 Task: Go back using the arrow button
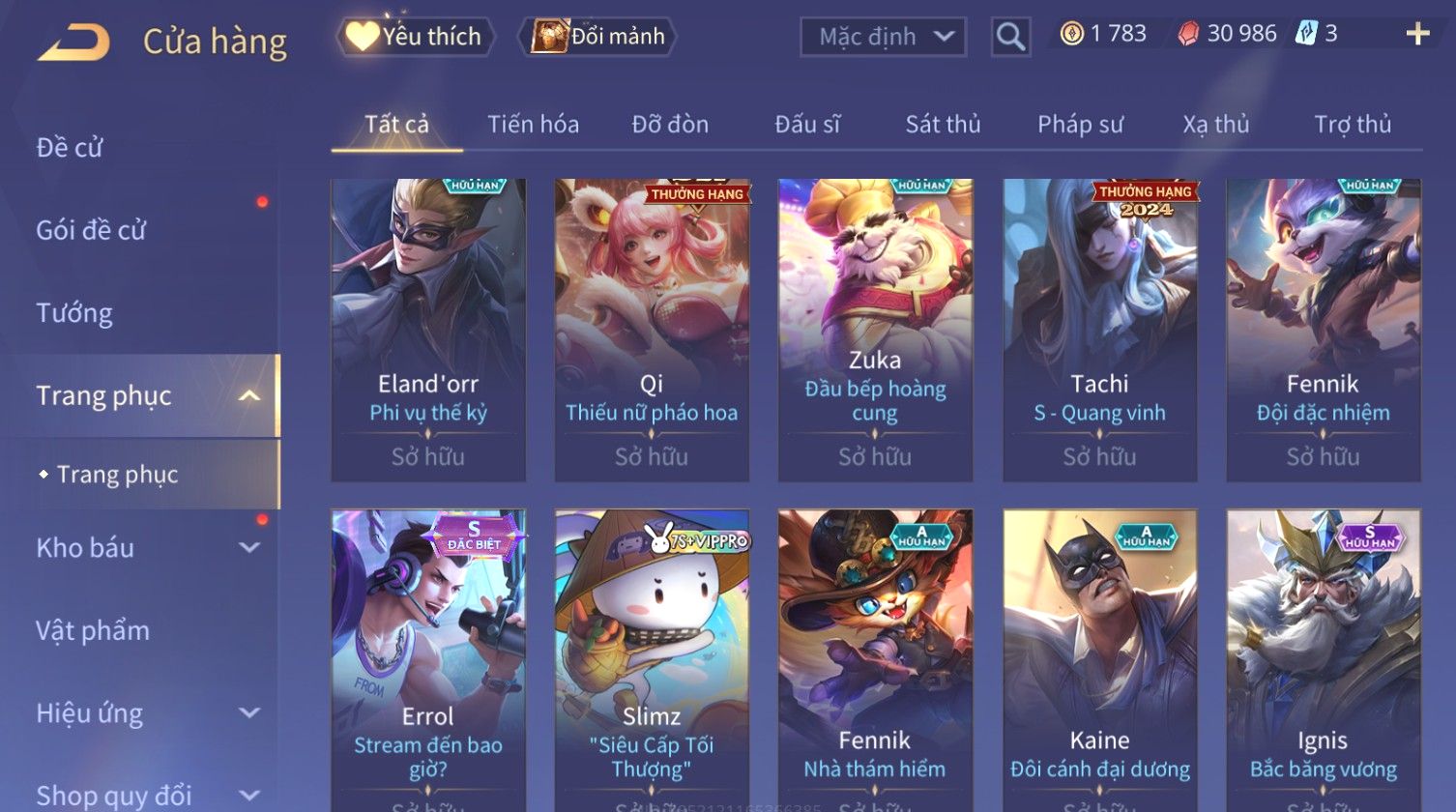pyautogui.click(x=74, y=43)
